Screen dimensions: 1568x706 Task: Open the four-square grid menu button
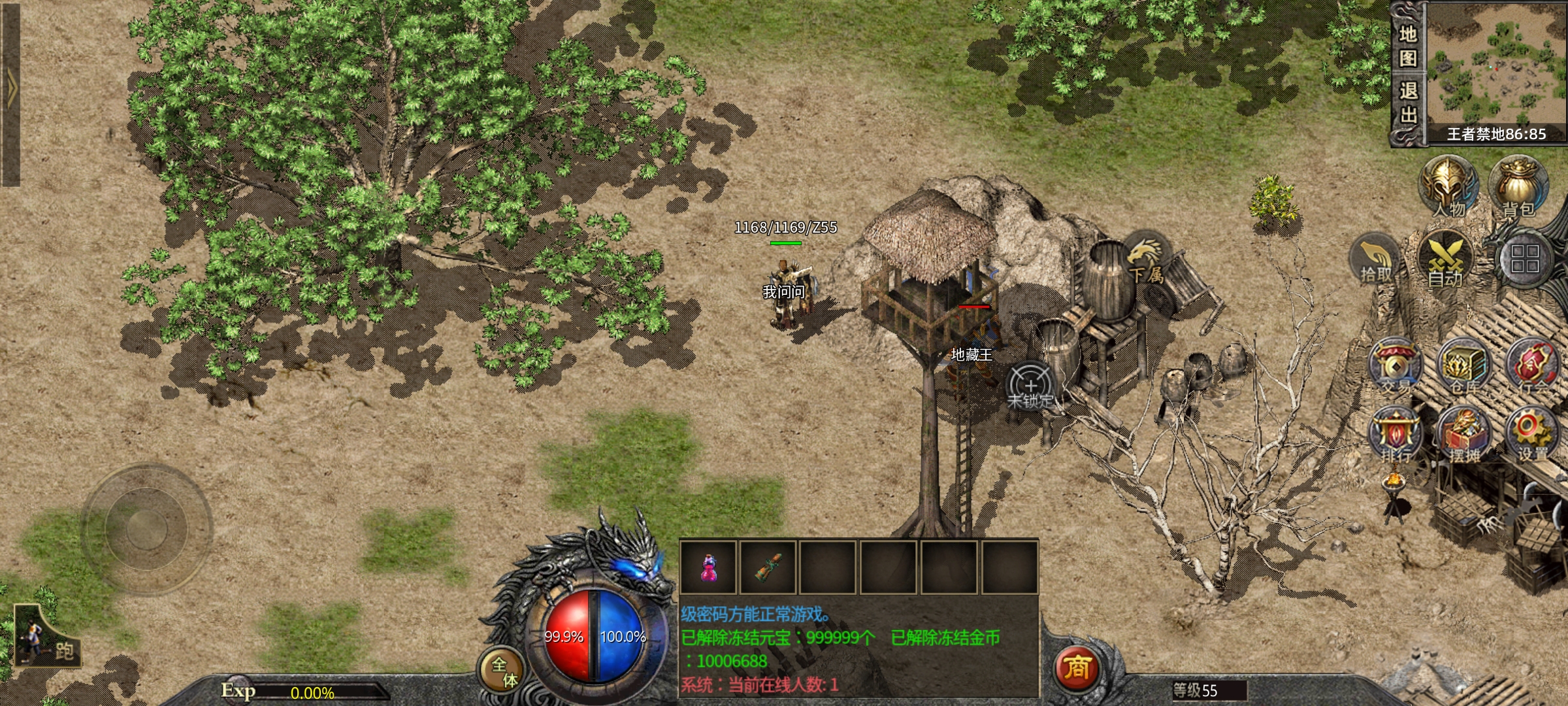click(1524, 259)
